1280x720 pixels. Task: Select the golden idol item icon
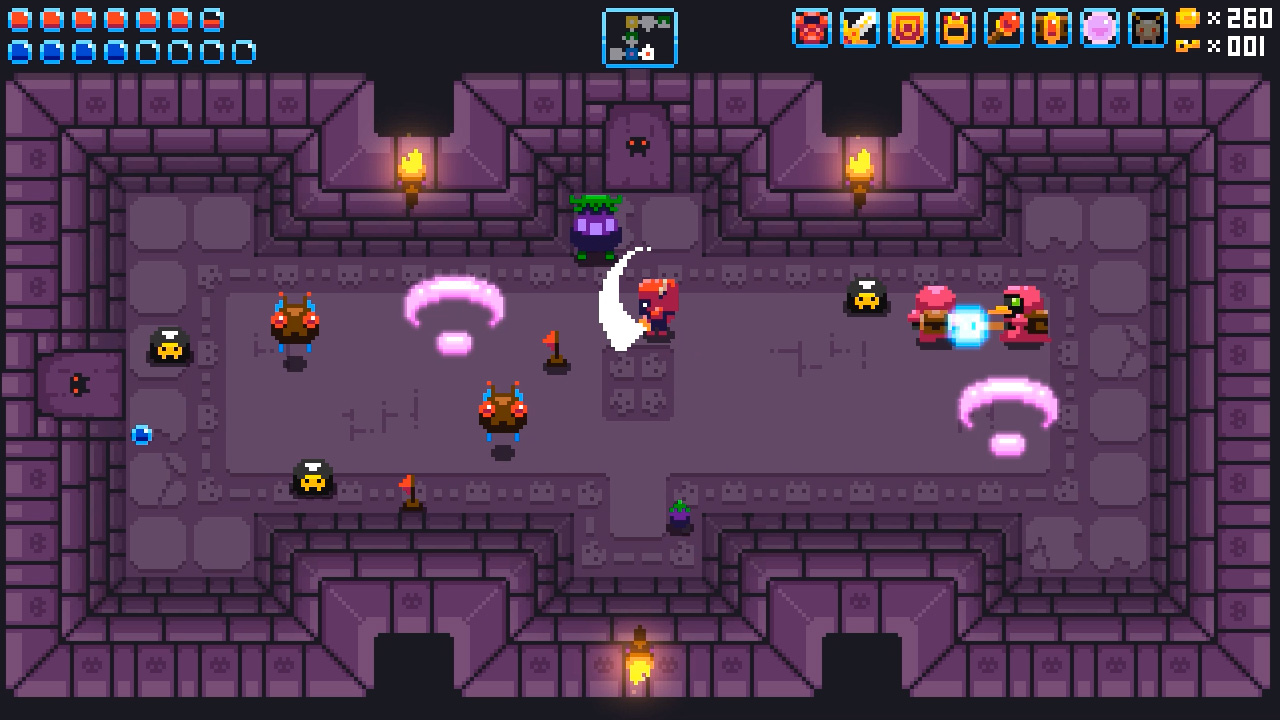coord(1052,30)
